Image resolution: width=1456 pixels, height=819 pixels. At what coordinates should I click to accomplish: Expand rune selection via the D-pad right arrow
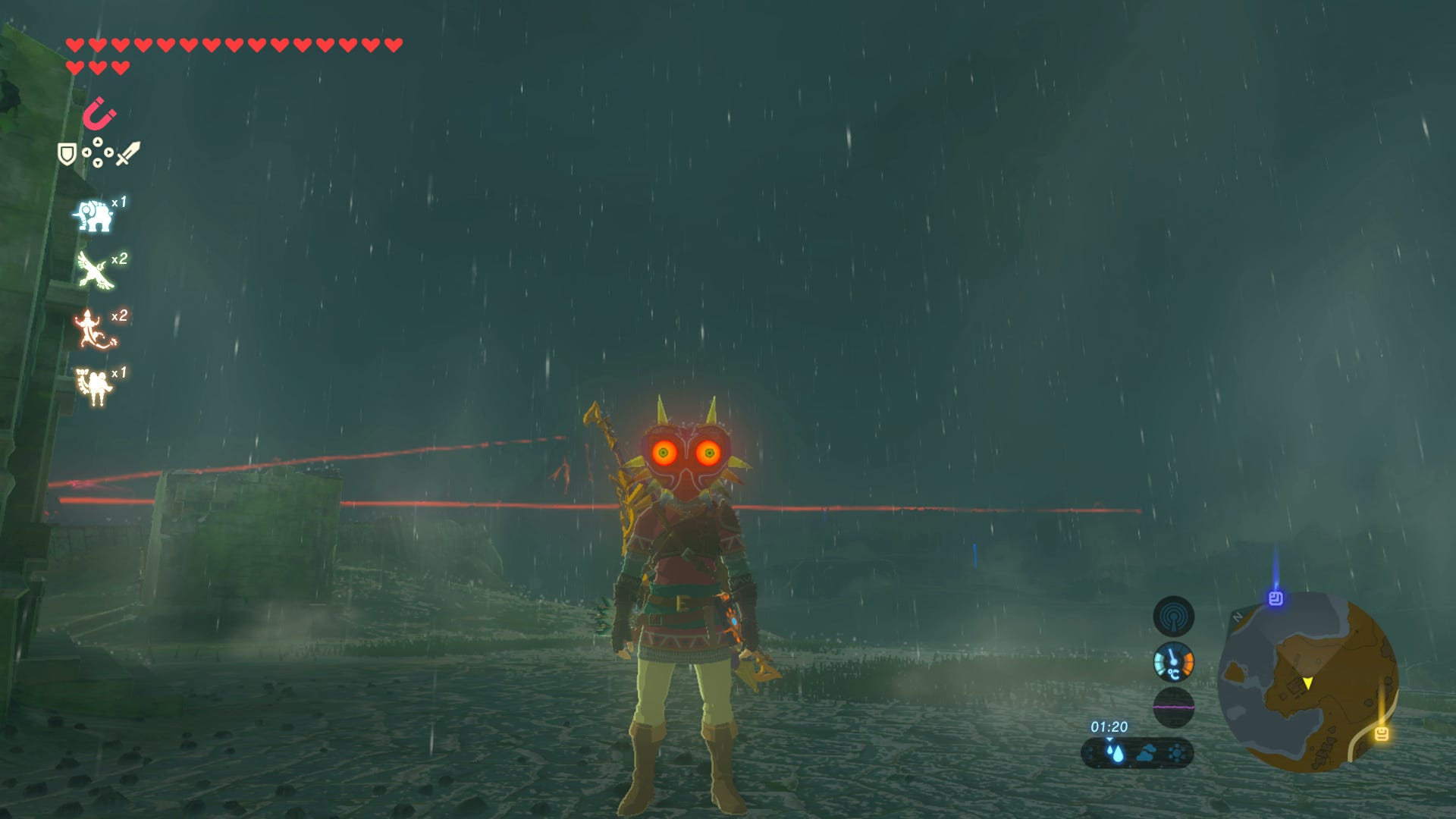109,152
